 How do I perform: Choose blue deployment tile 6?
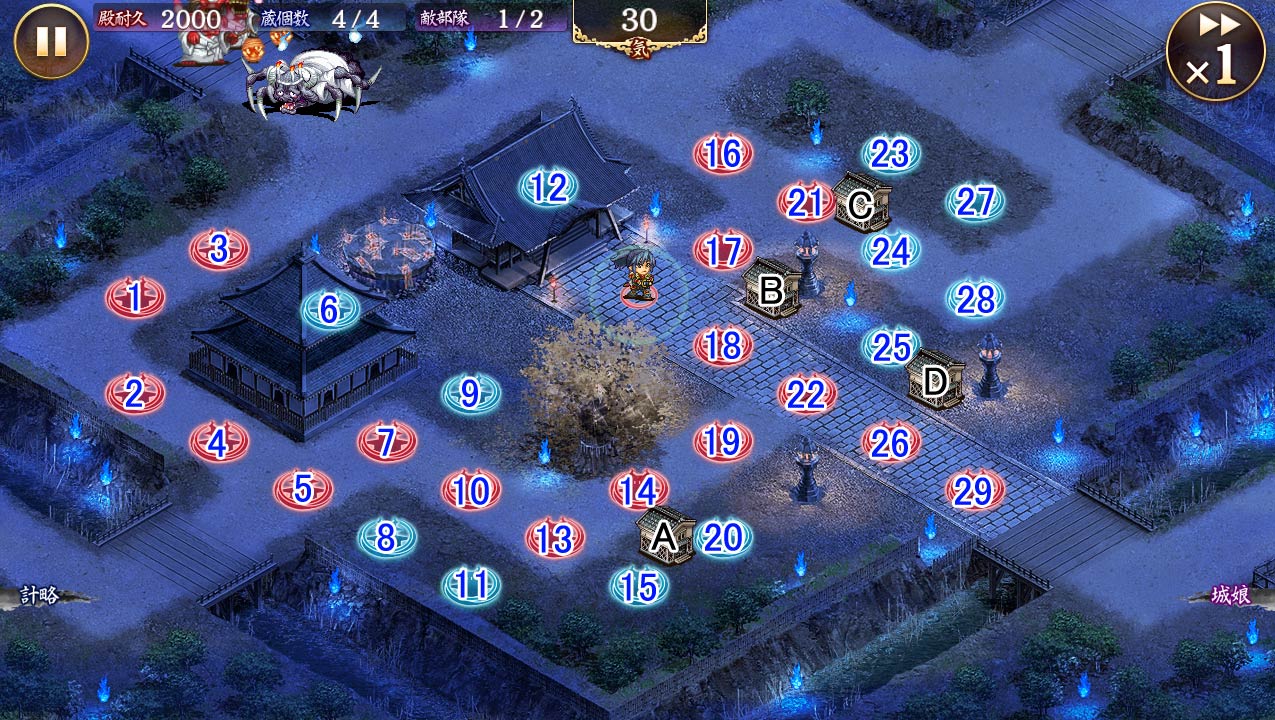click(x=330, y=311)
